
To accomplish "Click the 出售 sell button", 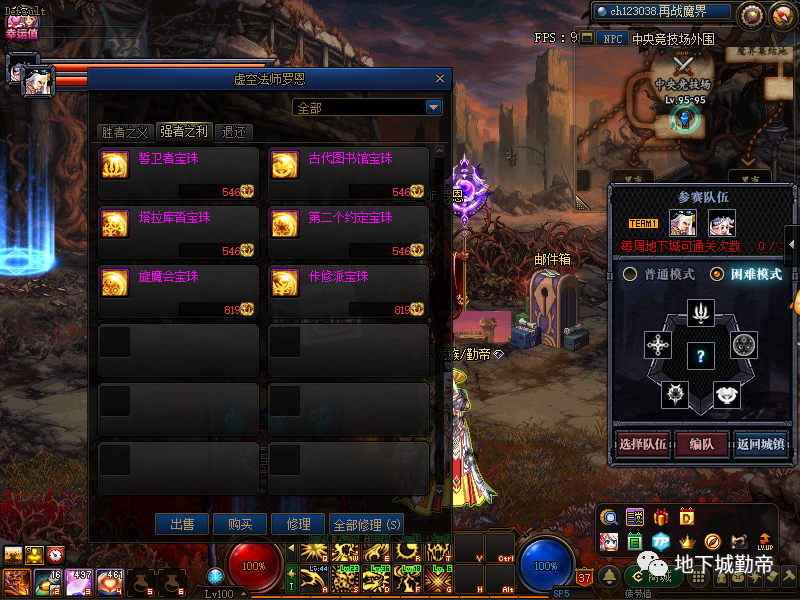I will tap(182, 524).
